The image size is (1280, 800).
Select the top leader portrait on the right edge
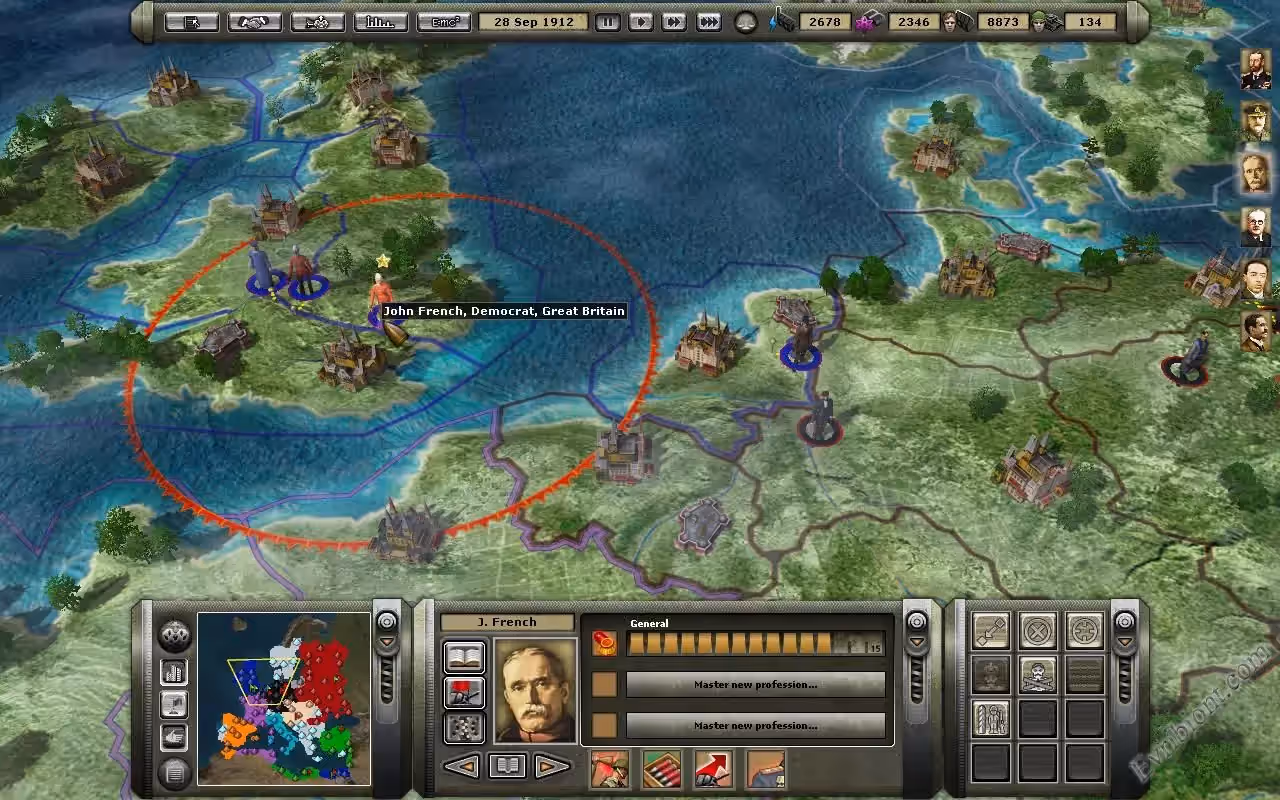click(1256, 69)
